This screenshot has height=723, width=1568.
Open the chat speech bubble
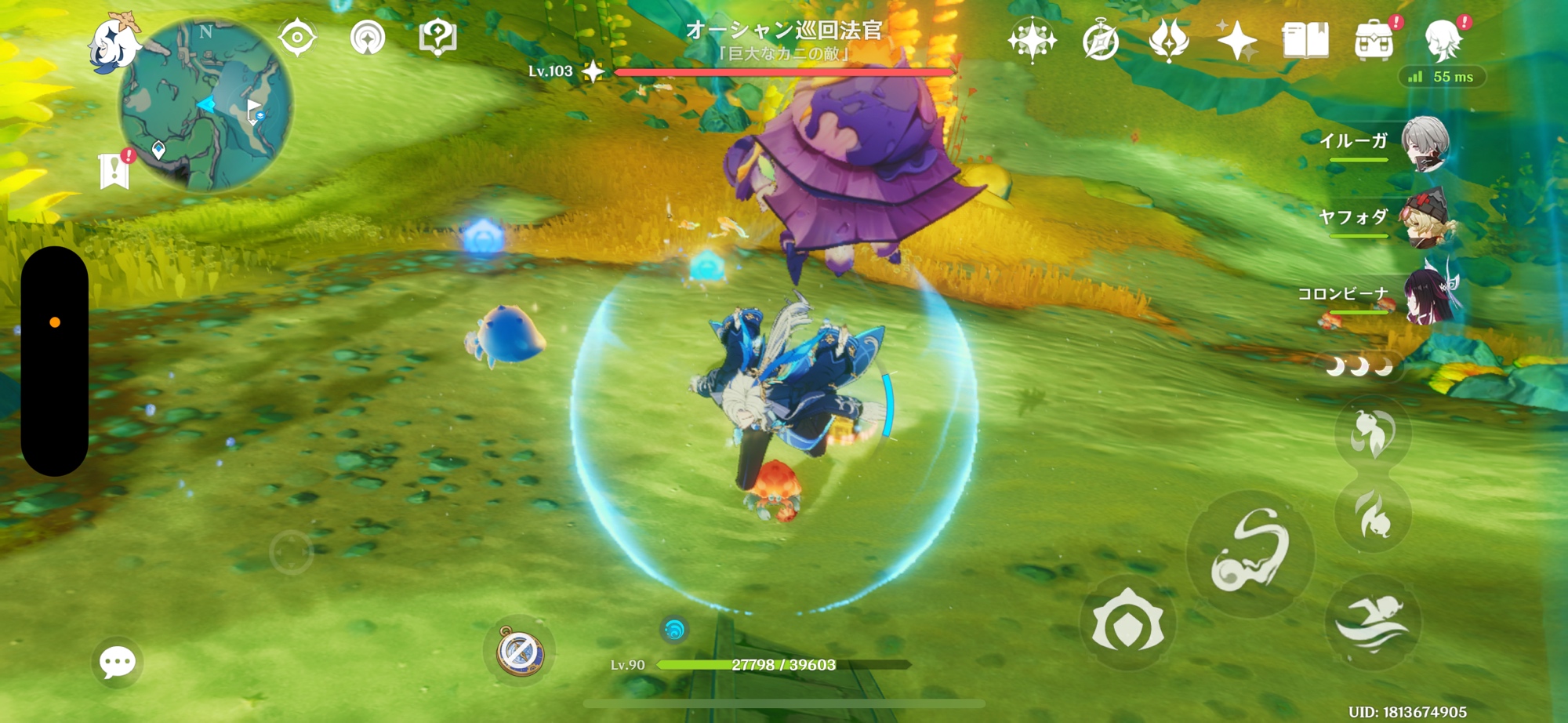(x=118, y=663)
